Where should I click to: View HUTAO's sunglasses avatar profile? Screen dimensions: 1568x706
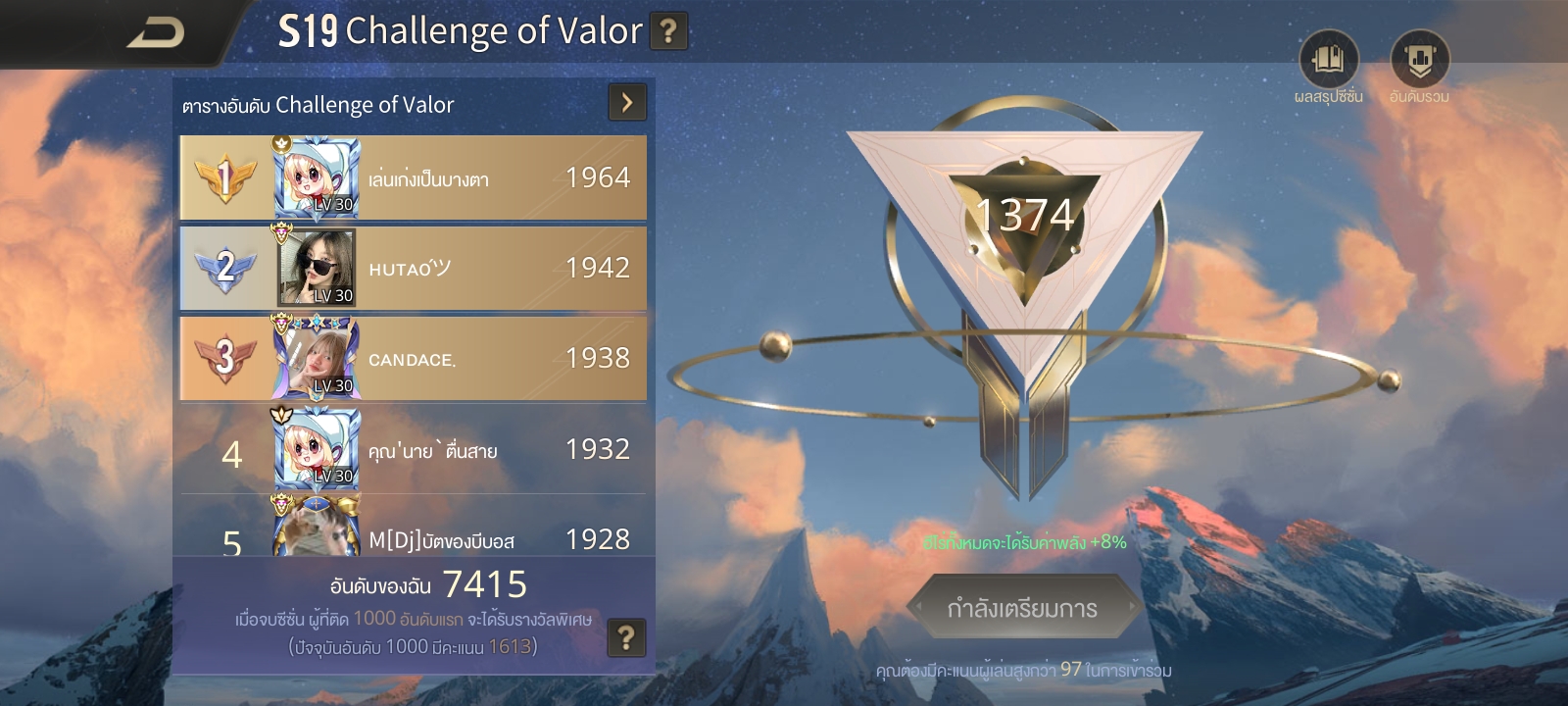click(317, 268)
